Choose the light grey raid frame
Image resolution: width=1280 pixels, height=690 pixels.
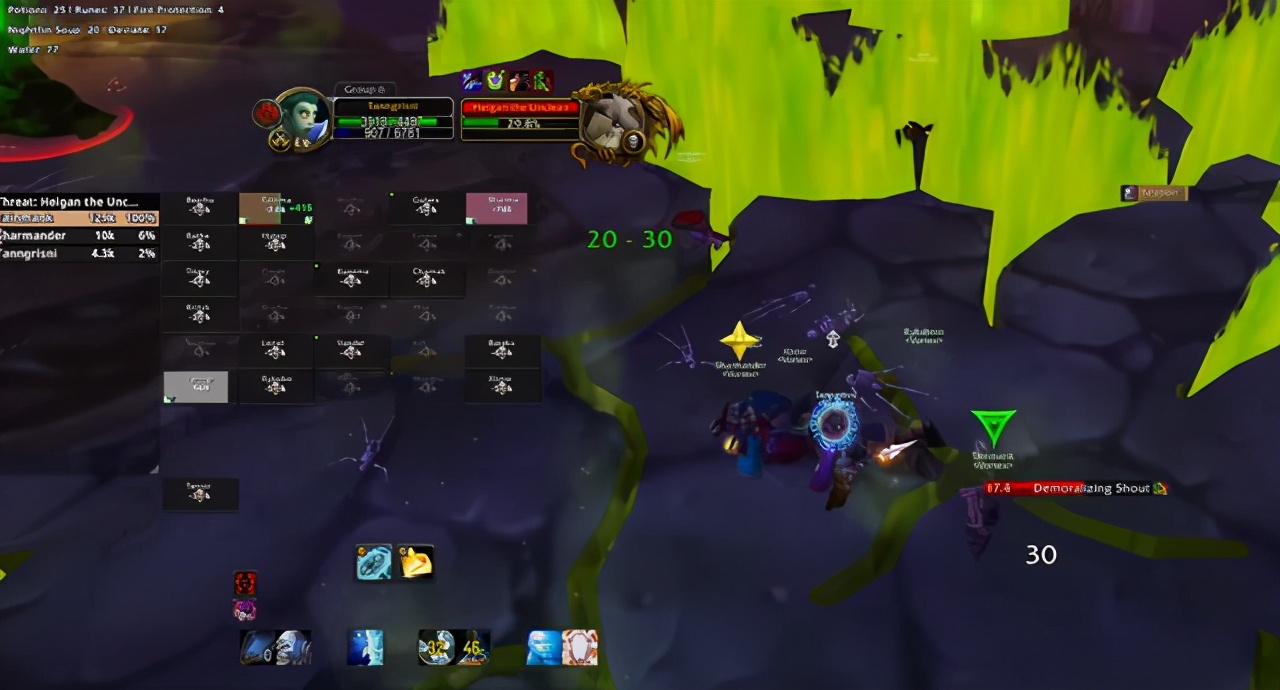coord(196,387)
